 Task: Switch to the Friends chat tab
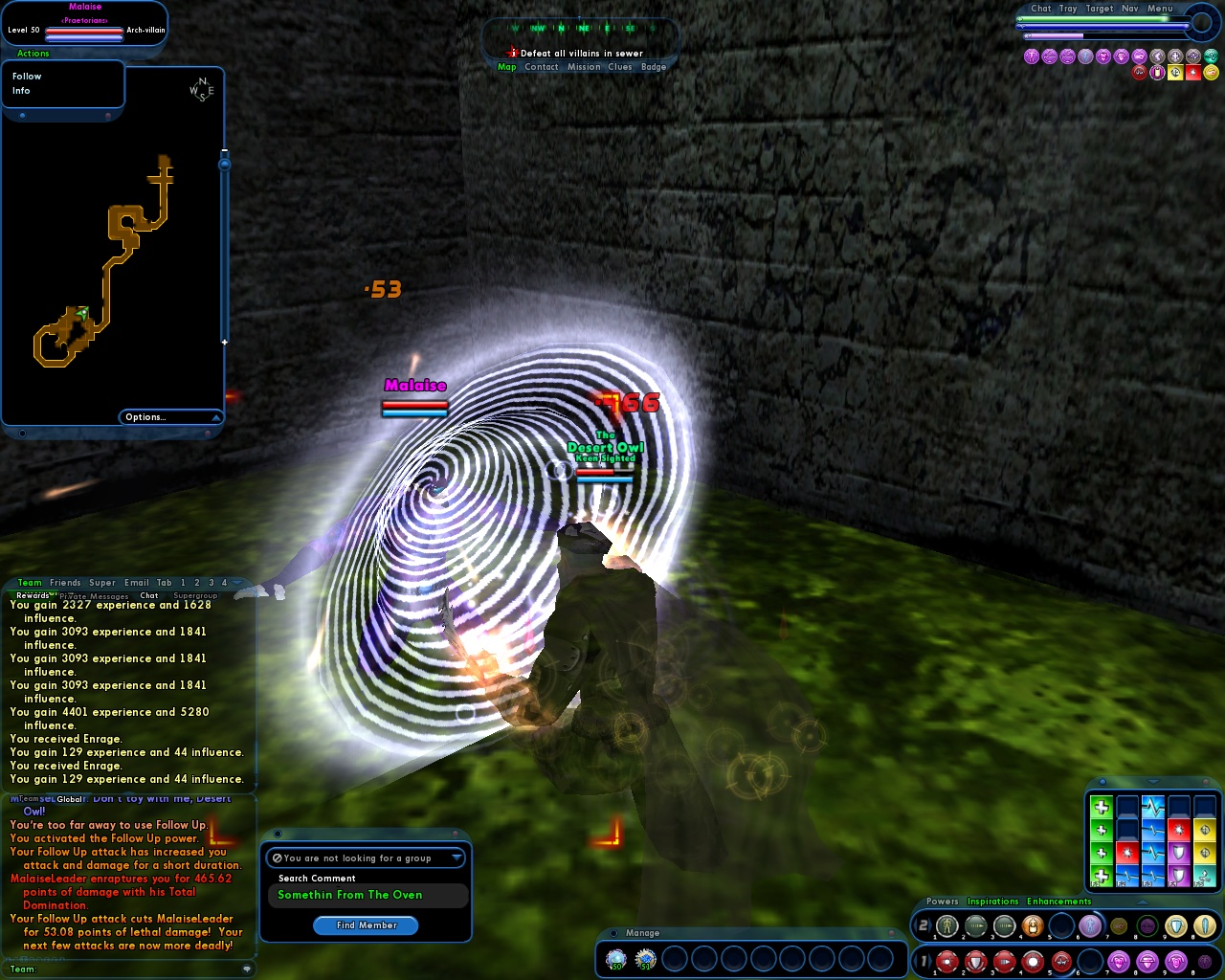click(x=65, y=582)
